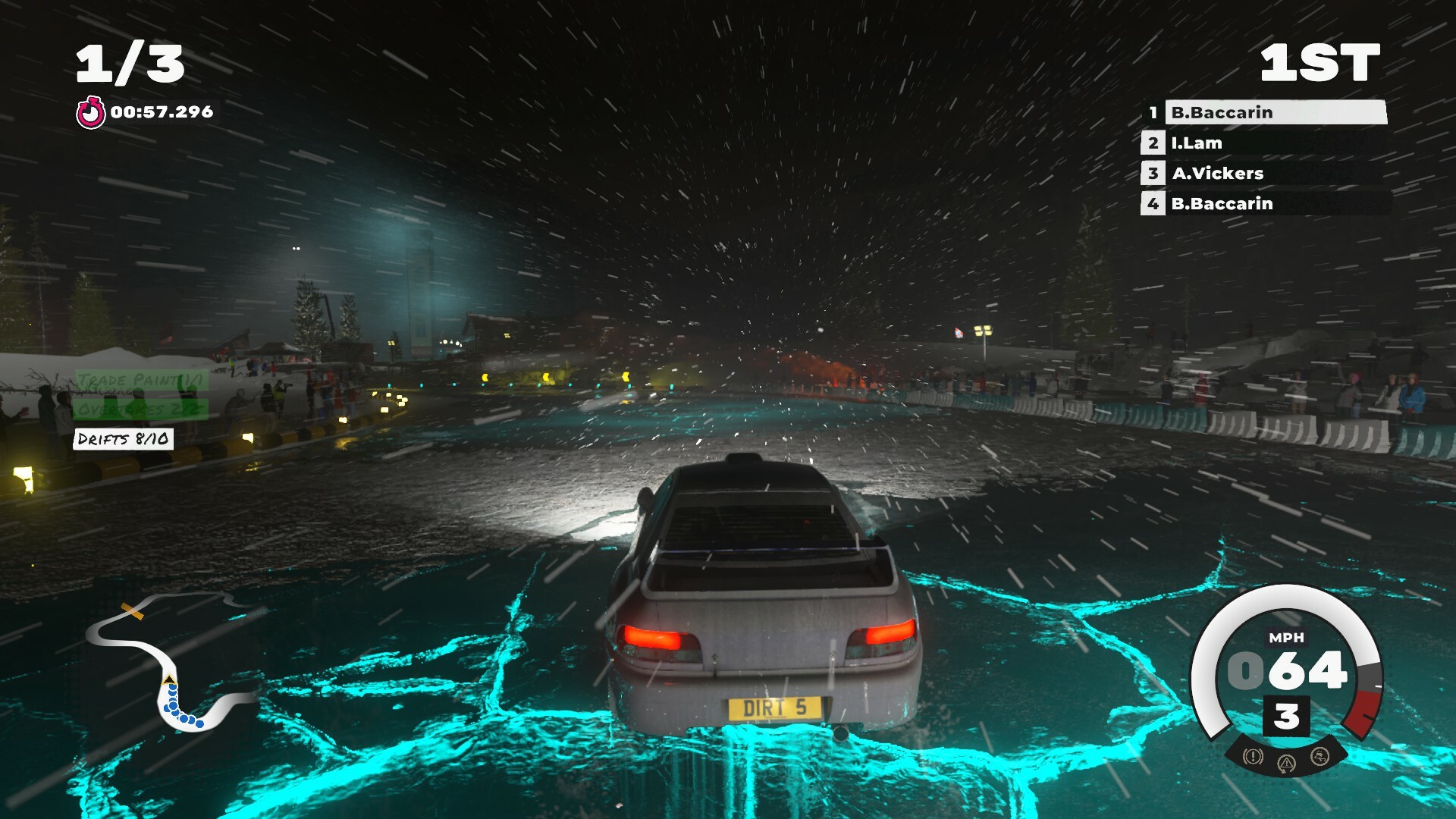Image resolution: width=1456 pixels, height=819 pixels.
Task: Click the route start marker on the minimap
Action: tap(133, 611)
